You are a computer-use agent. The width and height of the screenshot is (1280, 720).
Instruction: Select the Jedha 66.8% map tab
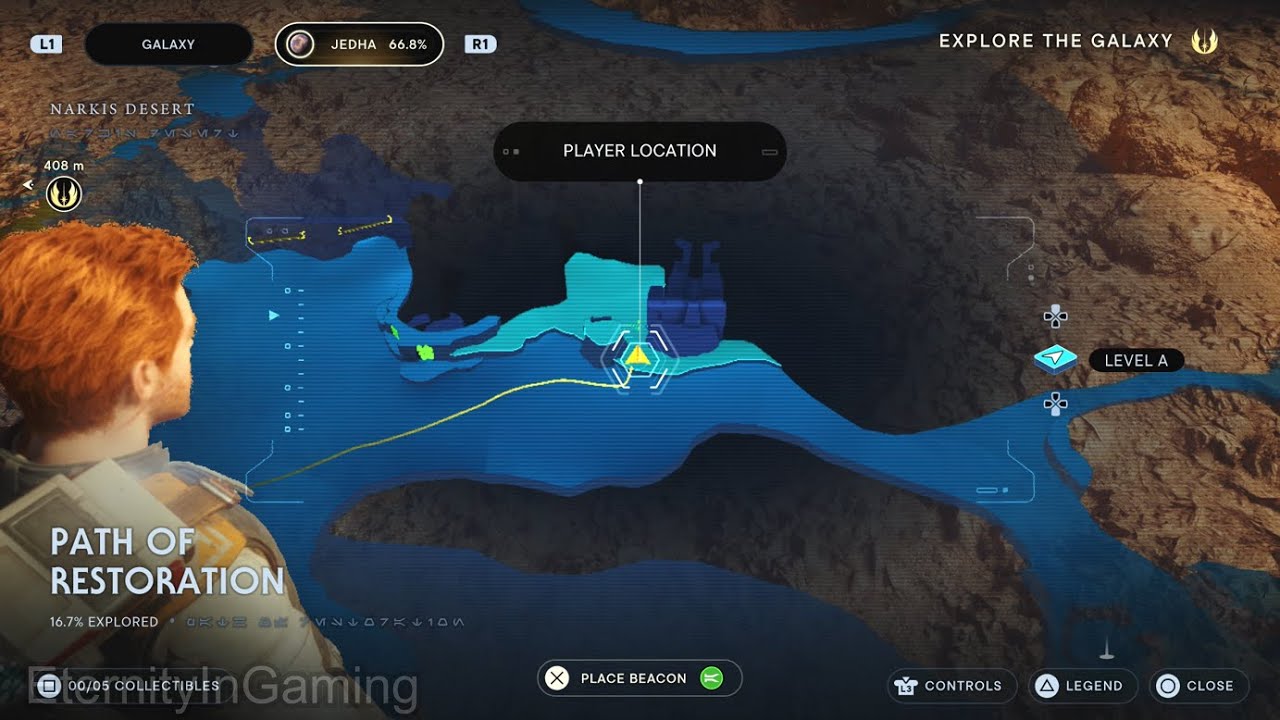[x=358, y=43]
